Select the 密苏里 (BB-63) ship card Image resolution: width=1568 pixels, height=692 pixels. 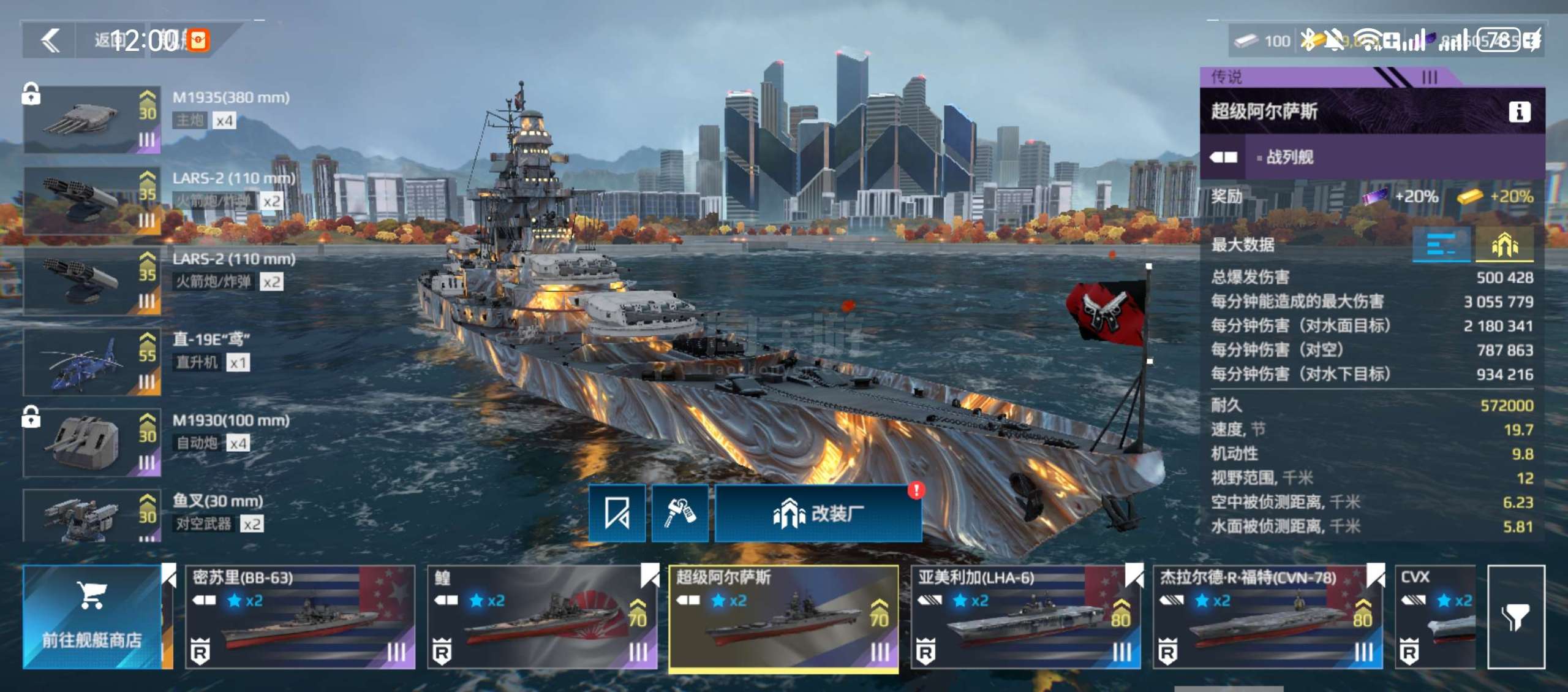tap(300, 617)
